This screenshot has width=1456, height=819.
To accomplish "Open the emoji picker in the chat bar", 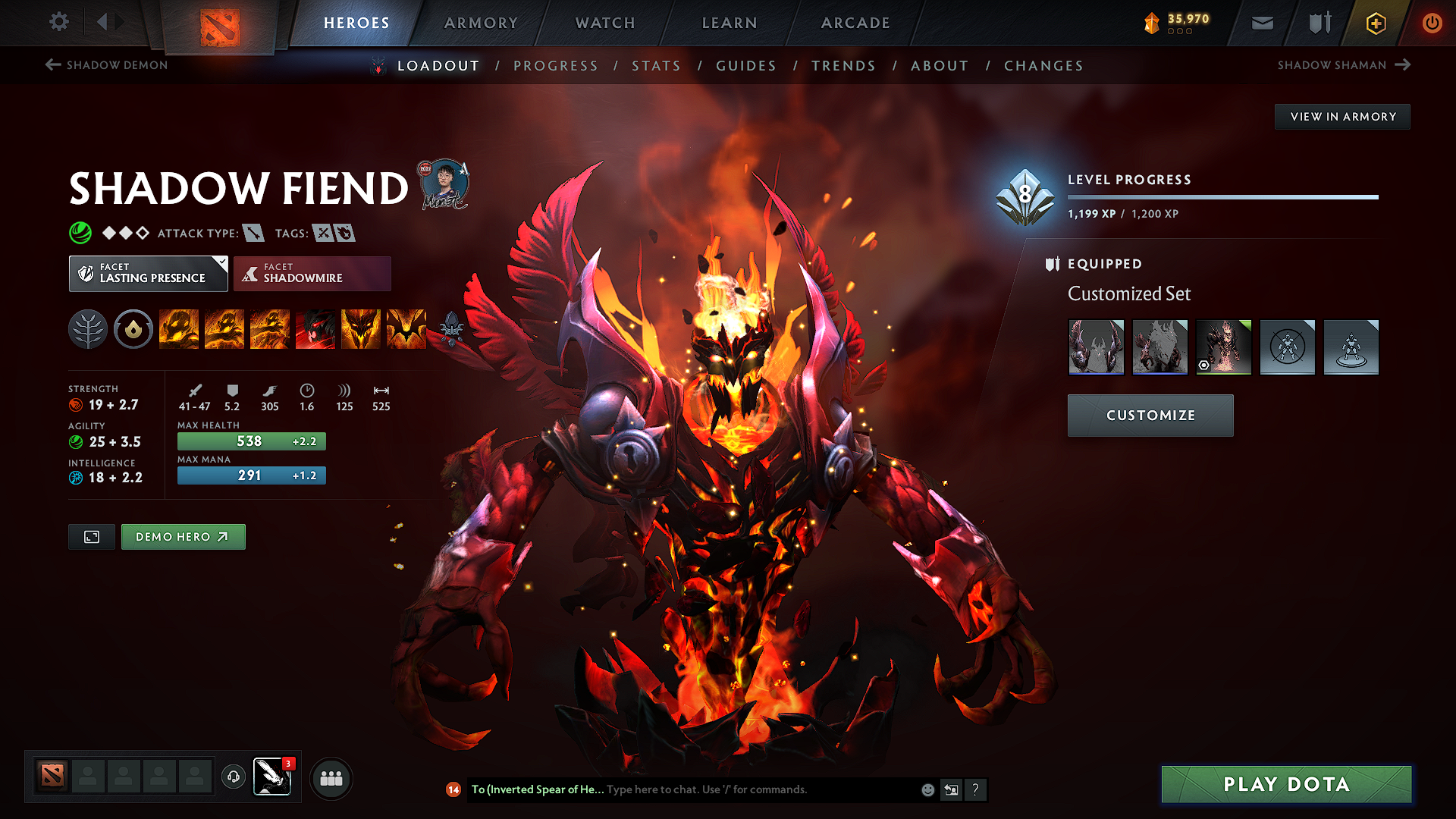I will tap(927, 789).
